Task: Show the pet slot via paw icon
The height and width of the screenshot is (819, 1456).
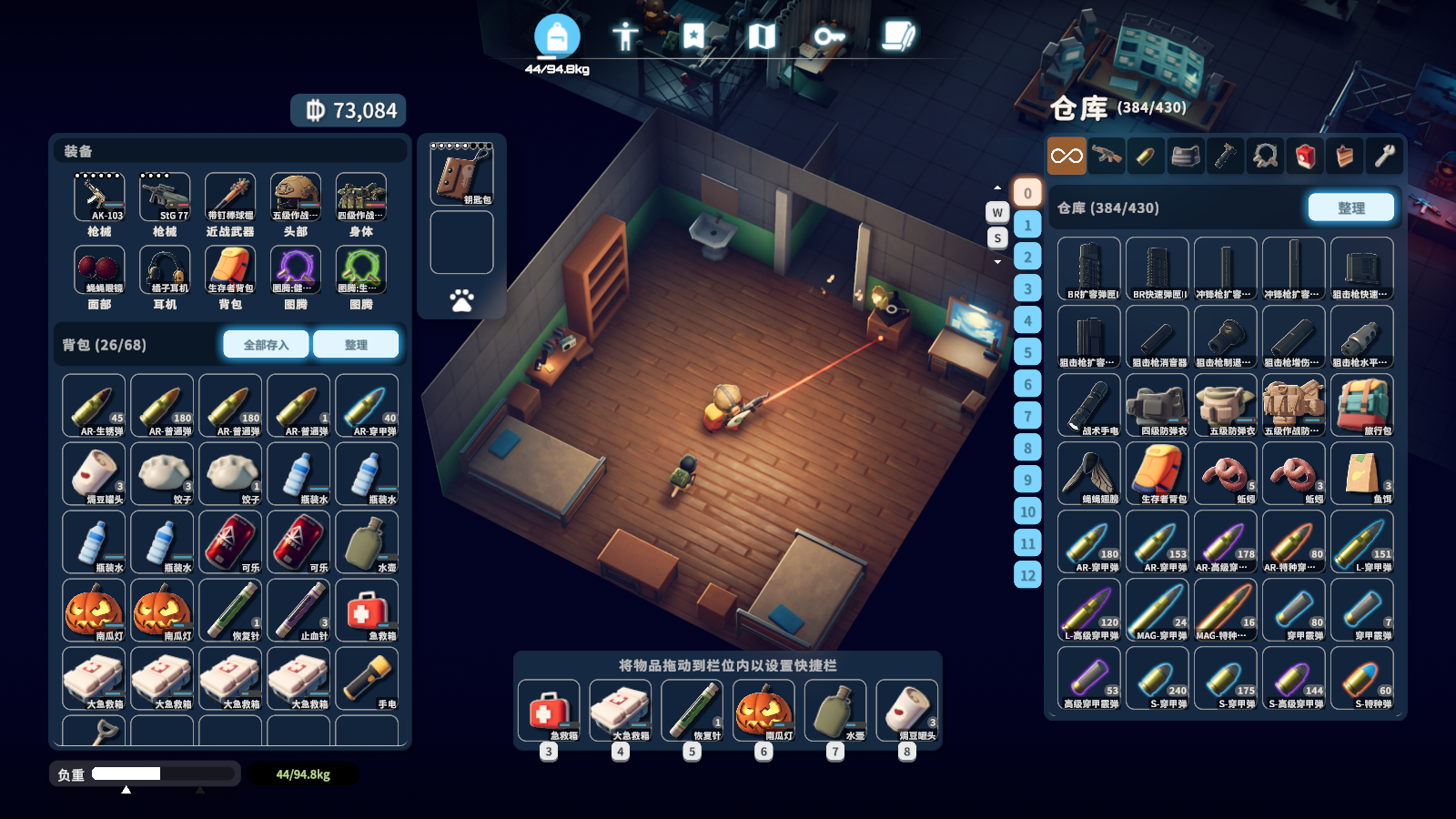Action: click(461, 300)
